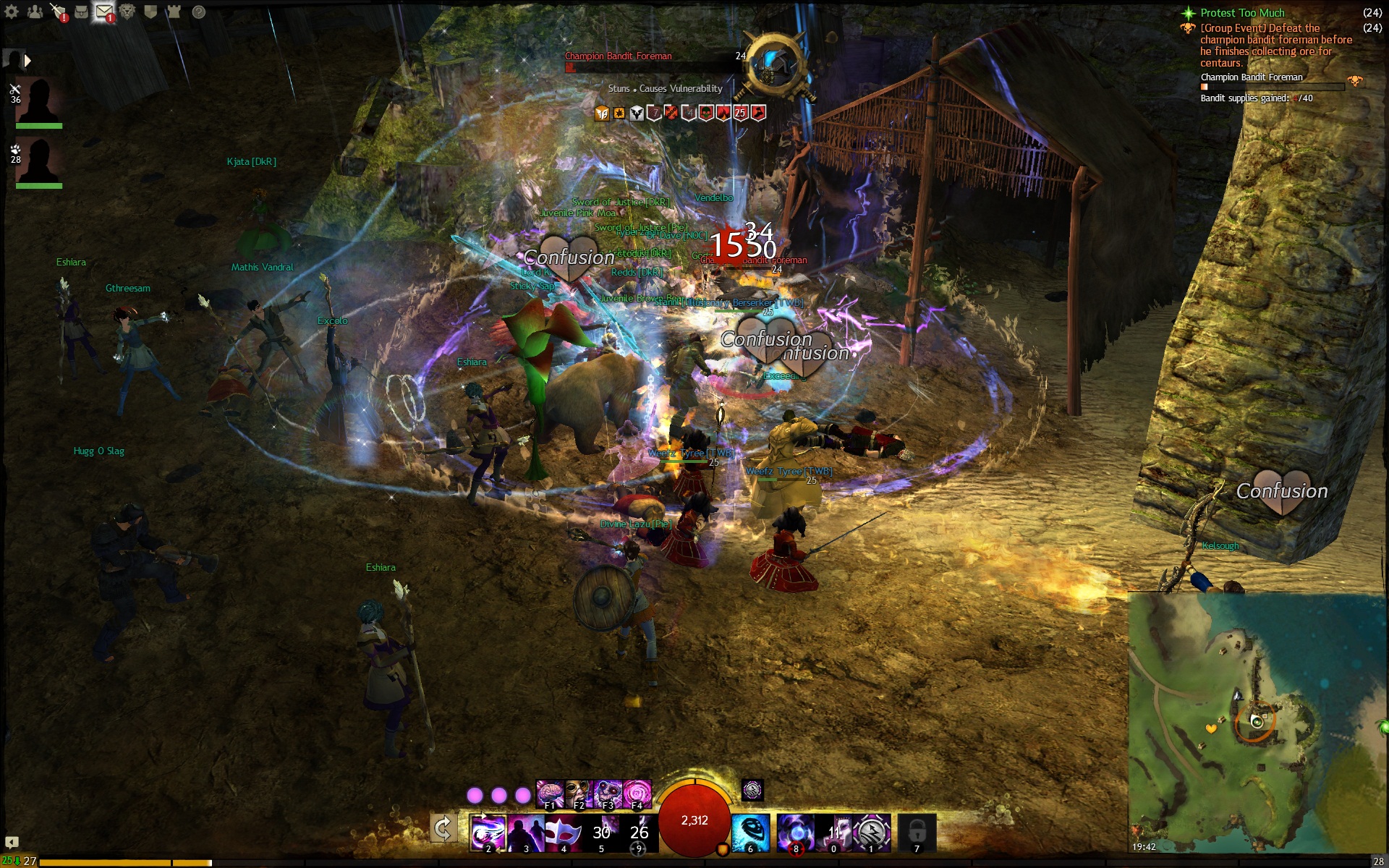Use the signet elite skill in the bar
This screenshot has height=868, width=1389.
coord(872,832)
